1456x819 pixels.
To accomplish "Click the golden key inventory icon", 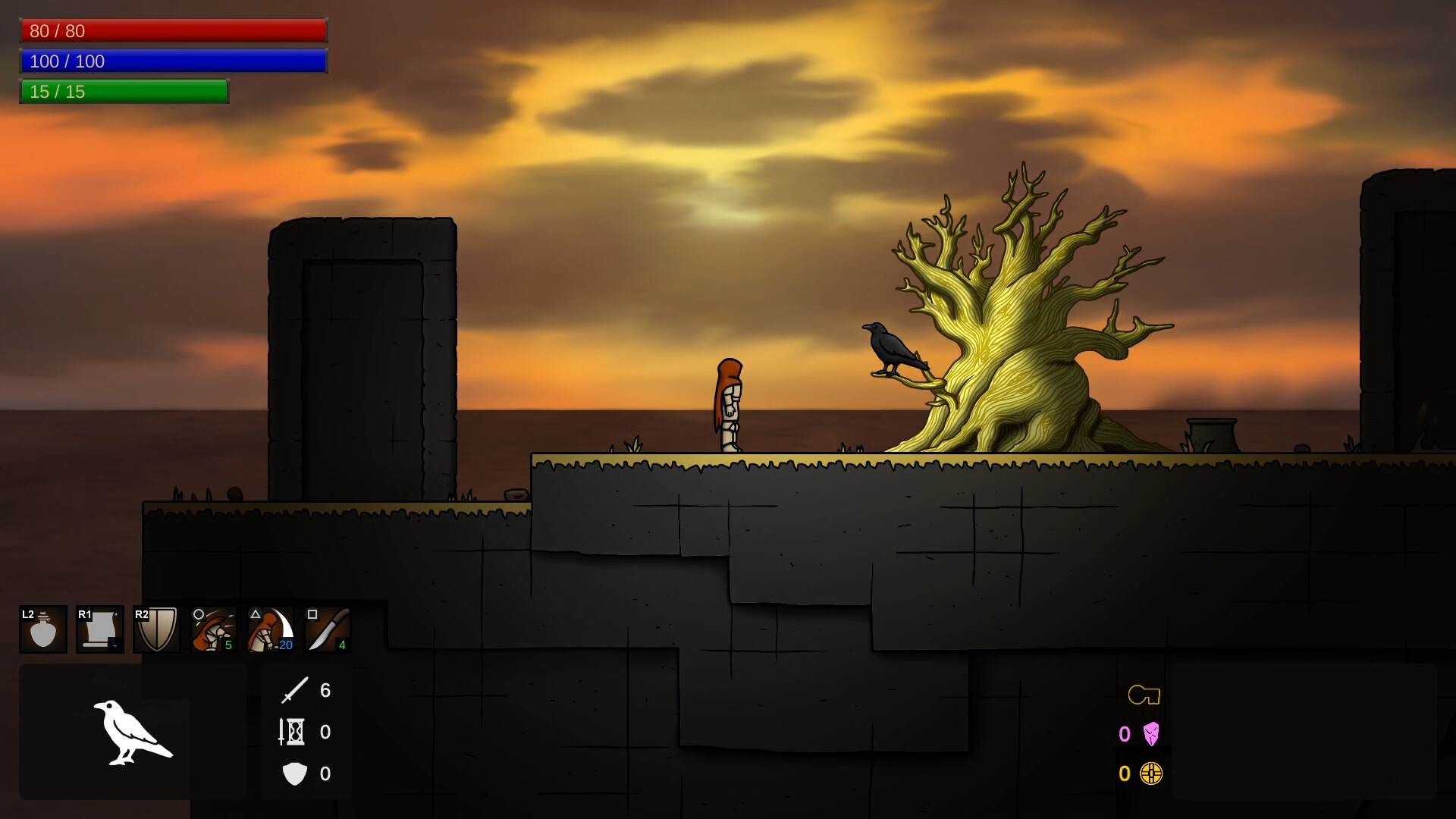I will (1145, 694).
